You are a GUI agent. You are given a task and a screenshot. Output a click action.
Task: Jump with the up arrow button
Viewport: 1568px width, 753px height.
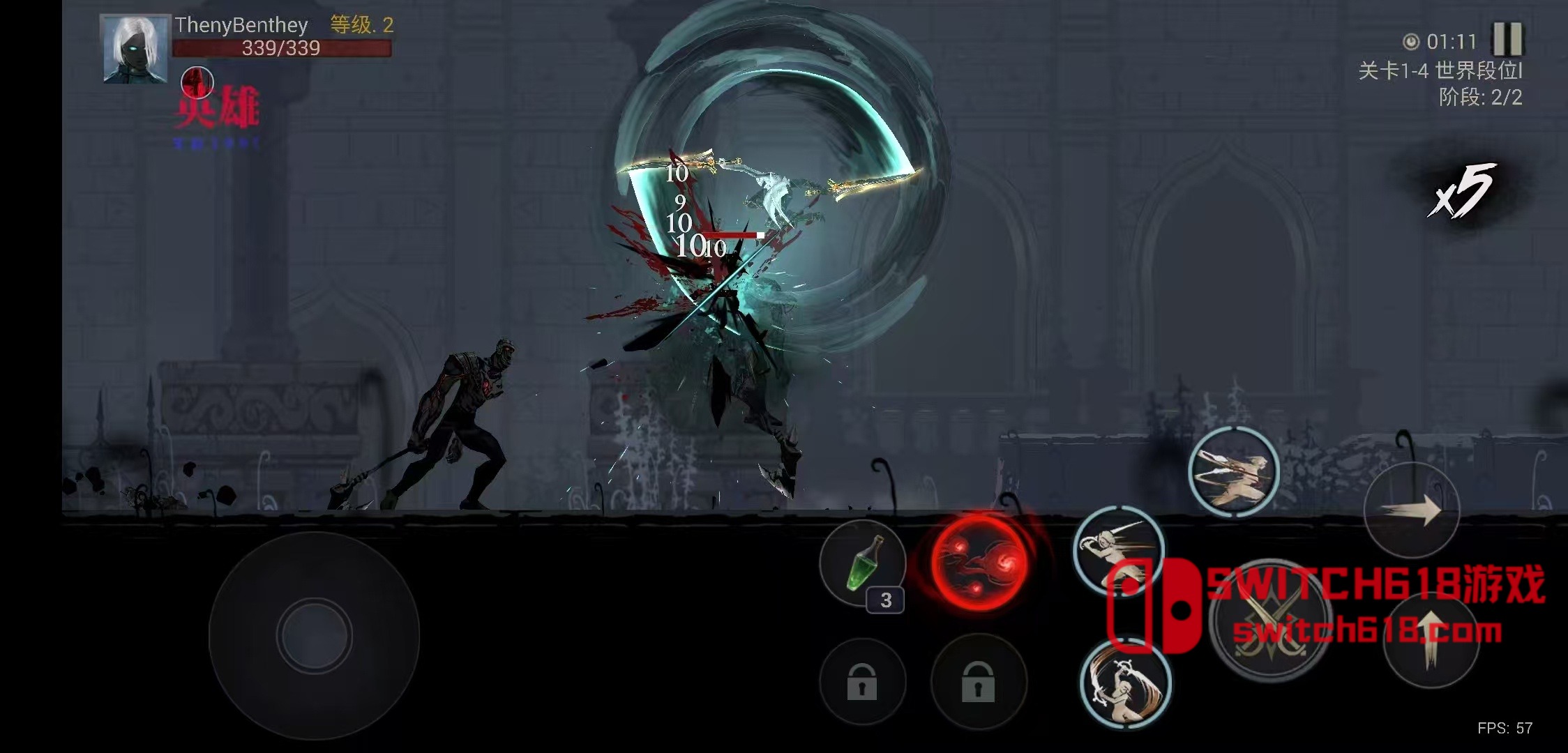click(x=1431, y=639)
